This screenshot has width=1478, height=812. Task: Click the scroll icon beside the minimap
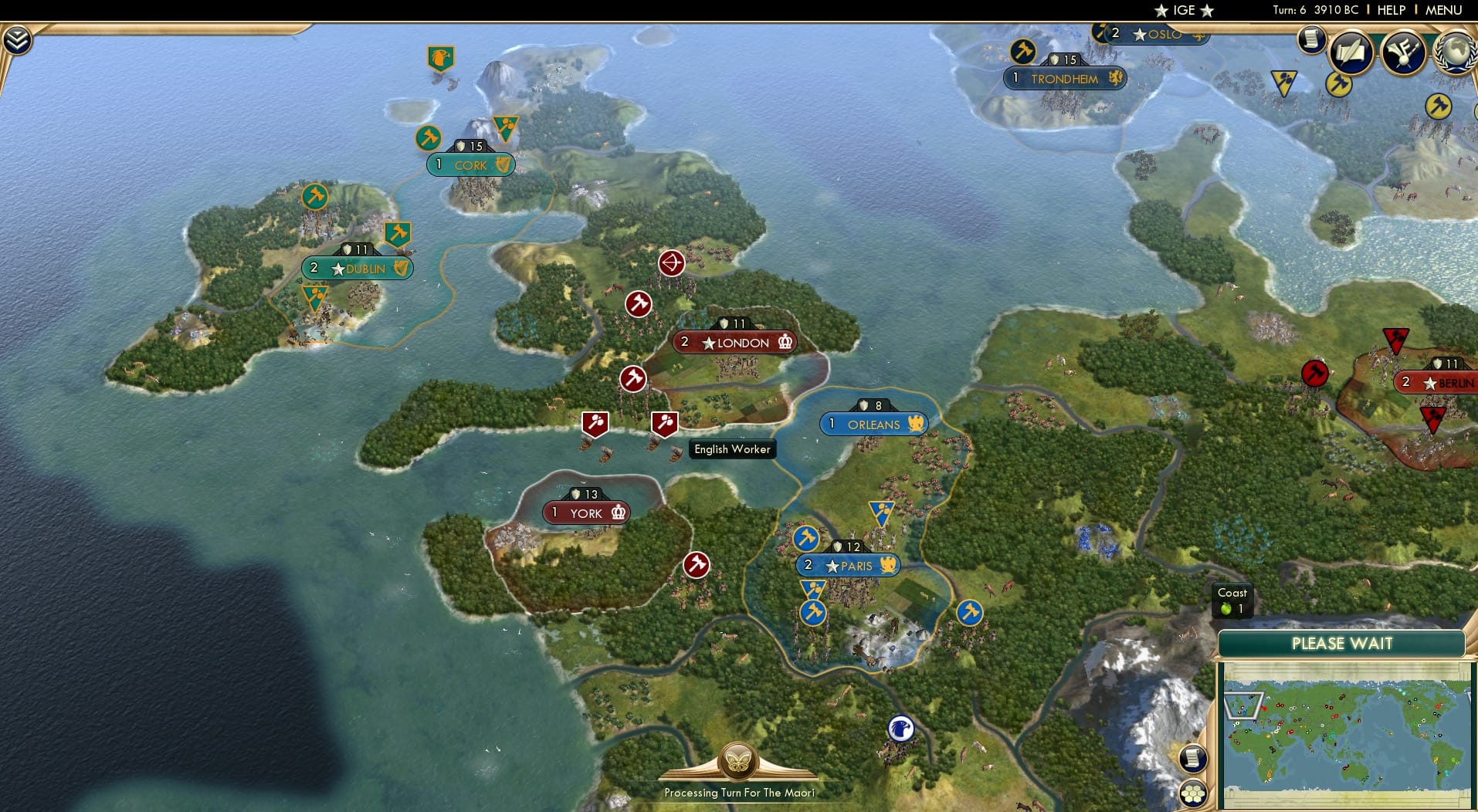coord(1192,758)
